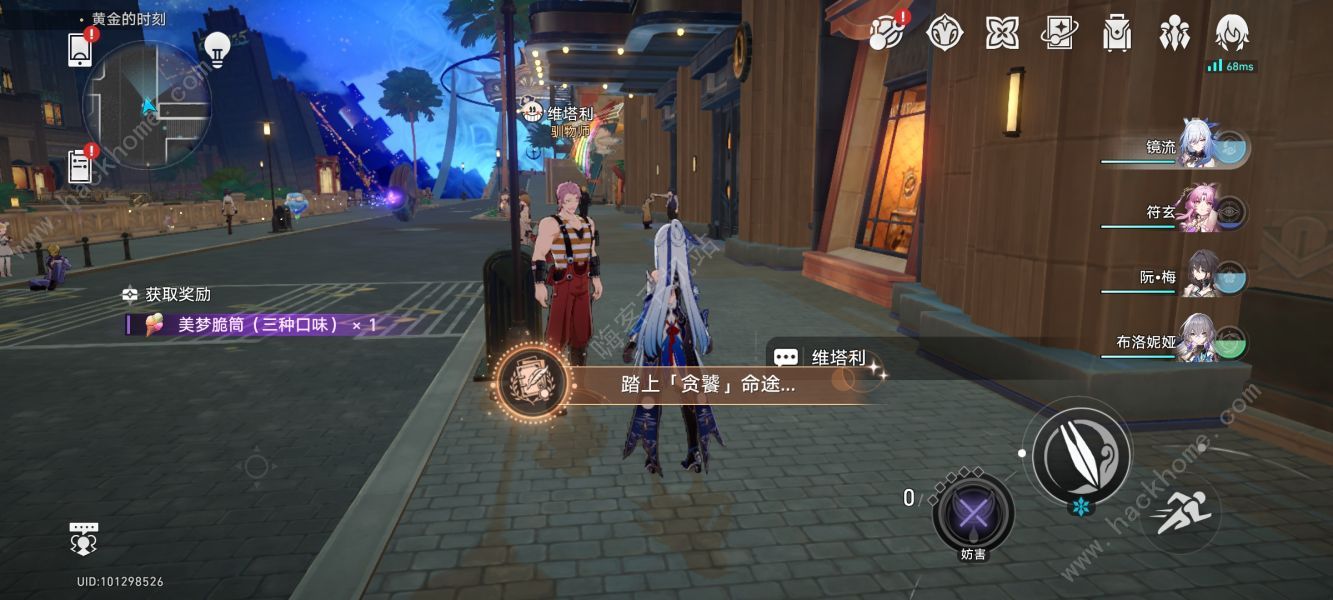The image size is (1333, 600).
Task: Tap the lightbulb hint icon
Action: coord(217,48)
